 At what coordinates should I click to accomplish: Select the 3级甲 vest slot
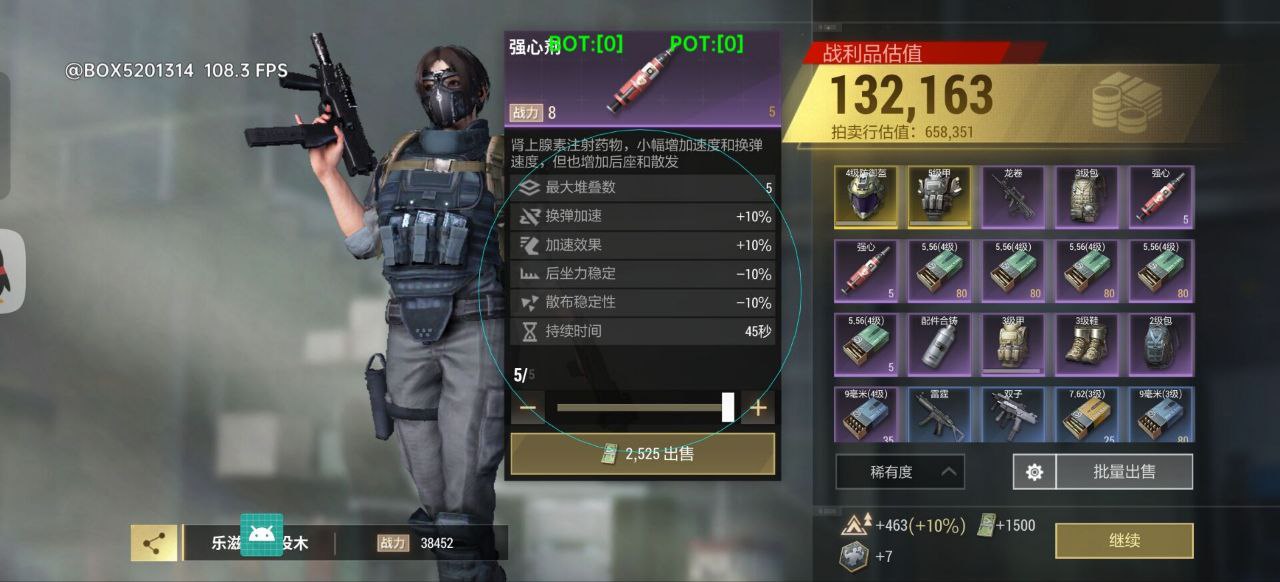(x=1014, y=344)
